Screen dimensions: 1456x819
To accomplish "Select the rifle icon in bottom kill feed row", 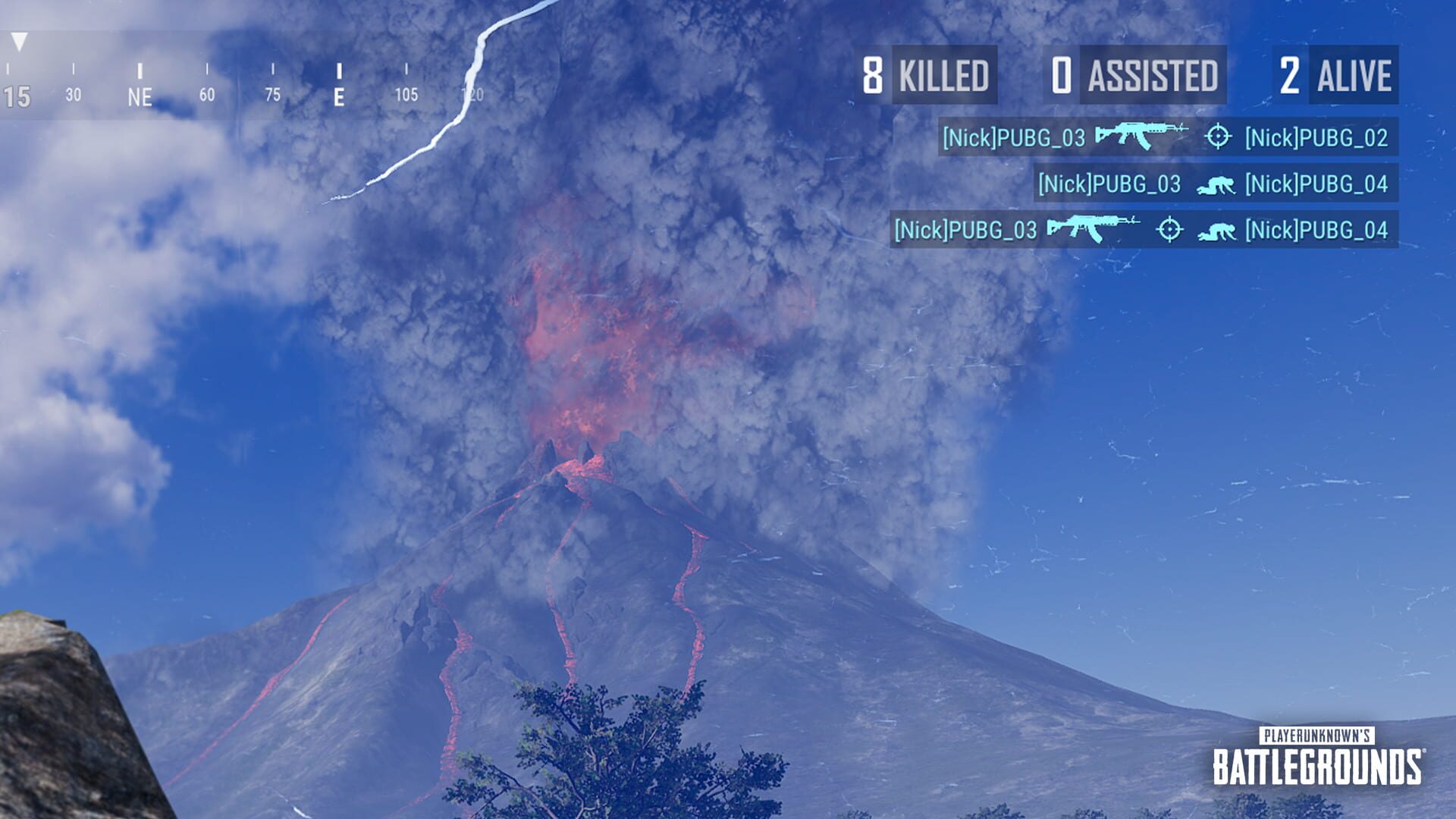I will click(1094, 228).
